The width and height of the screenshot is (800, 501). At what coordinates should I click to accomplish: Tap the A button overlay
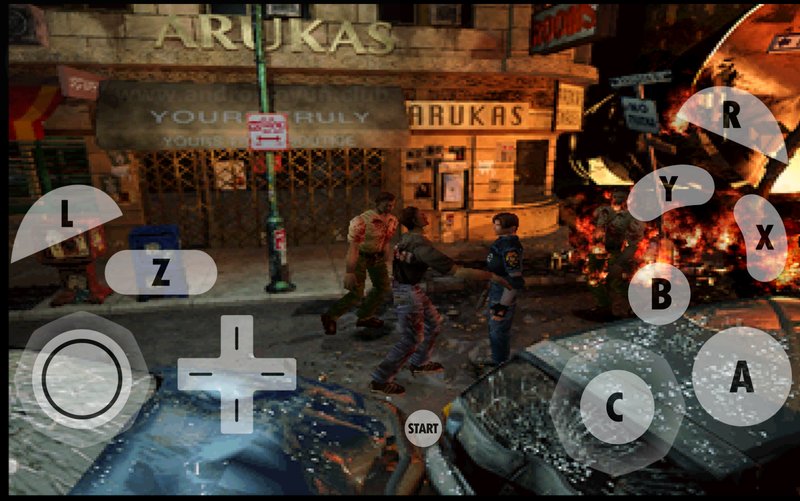741,377
